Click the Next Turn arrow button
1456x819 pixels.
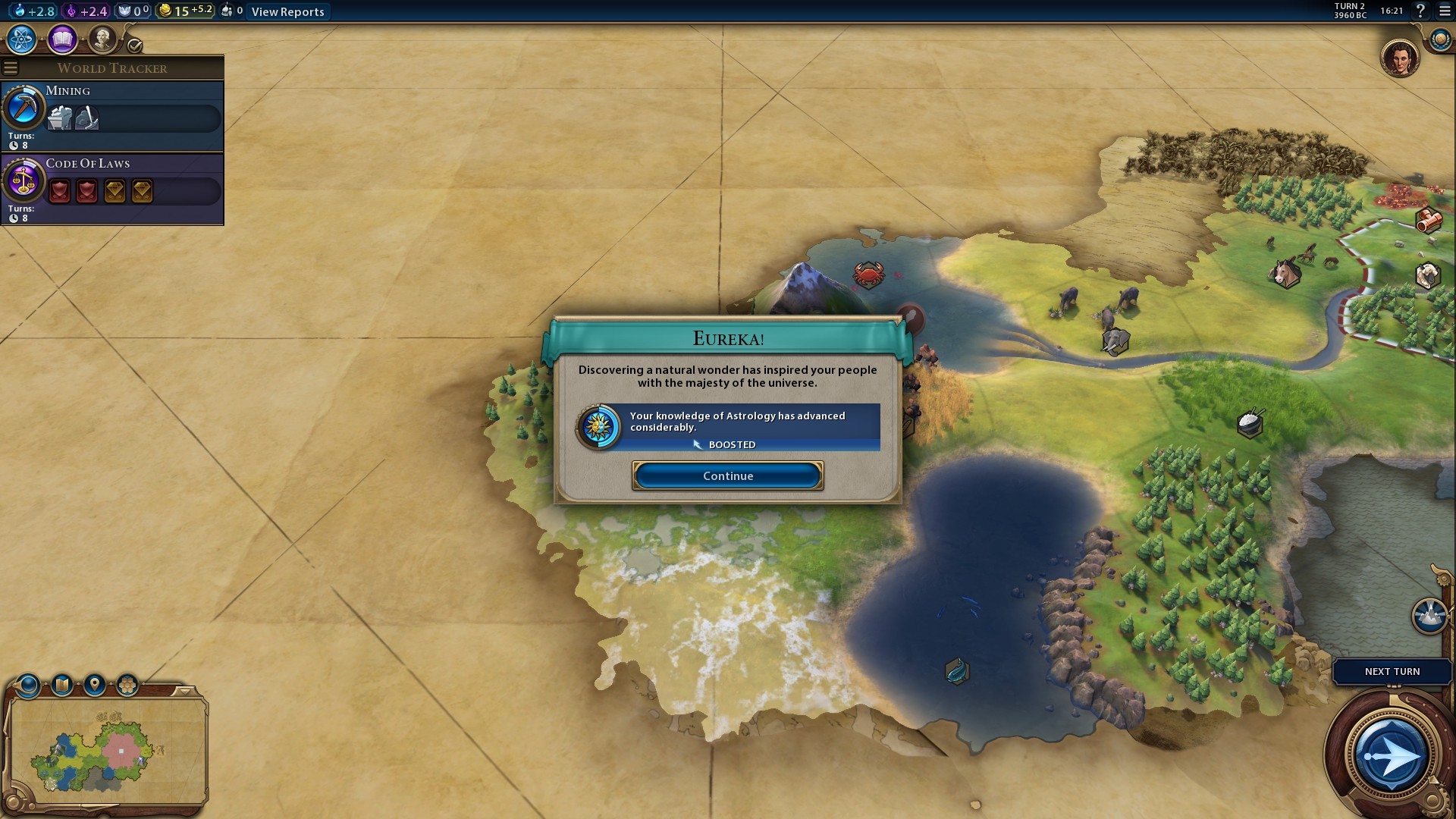click(x=1391, y=756)
